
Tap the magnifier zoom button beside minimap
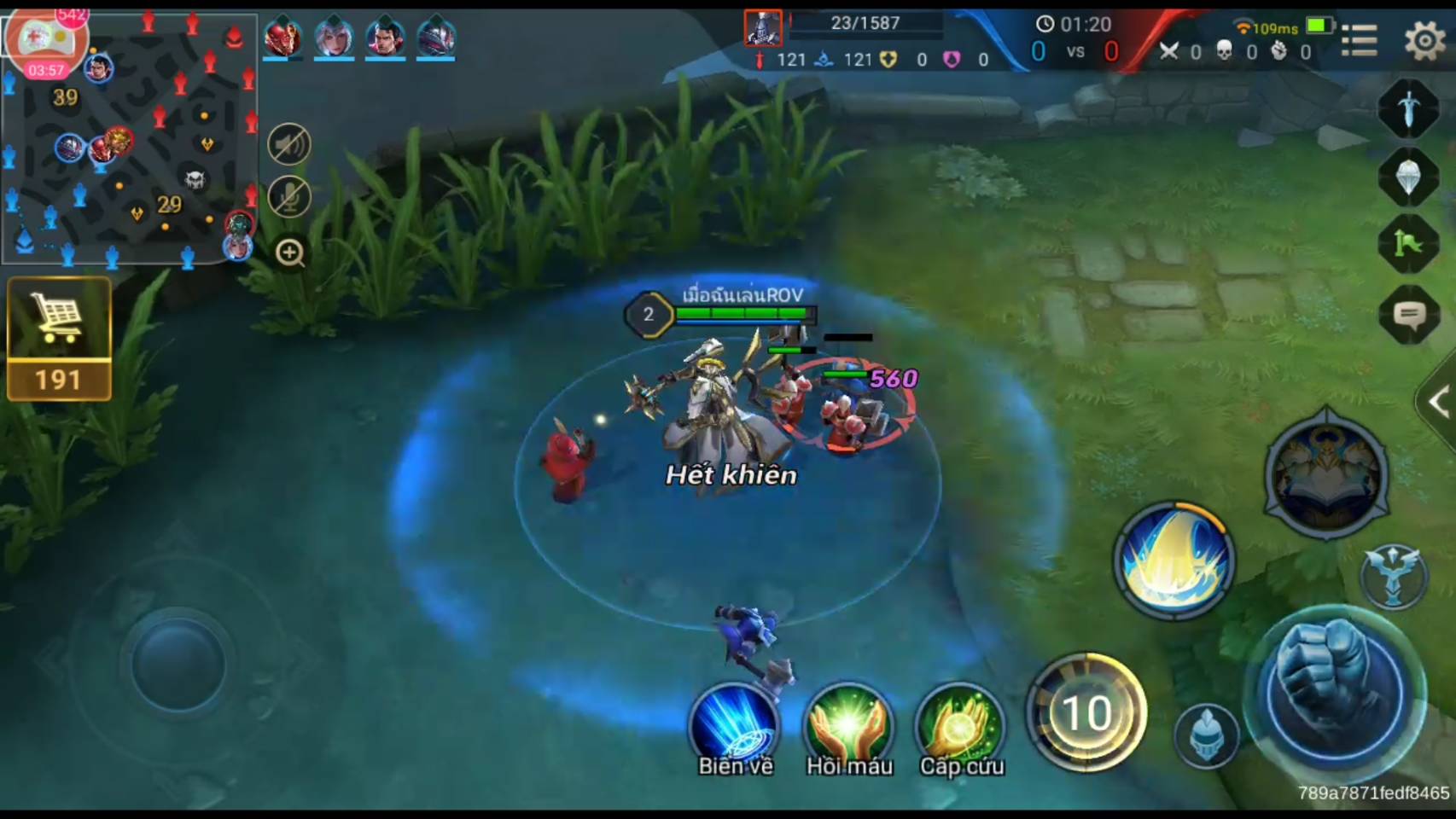click(290, 253)
